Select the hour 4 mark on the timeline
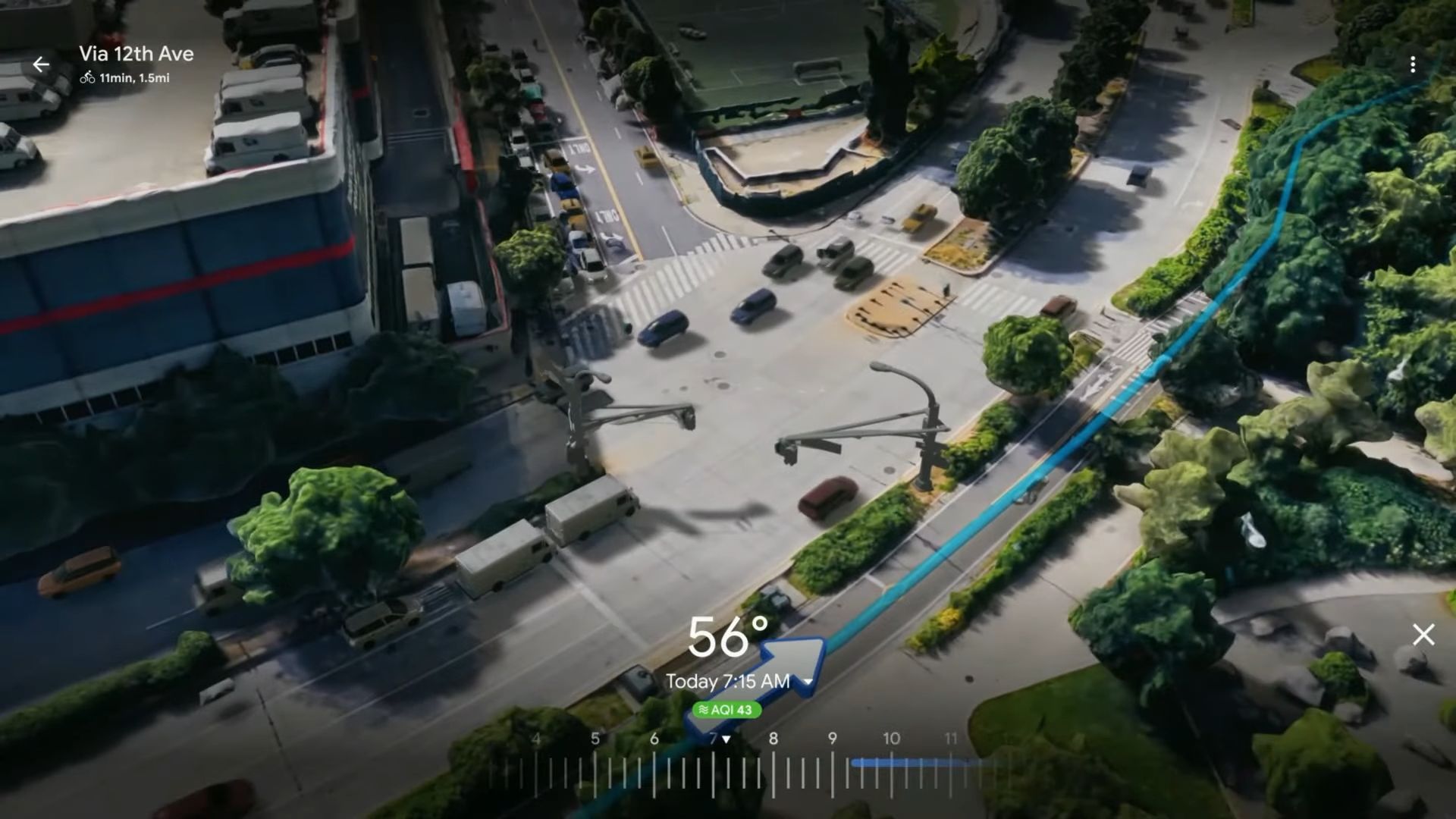Image resolution: width=1456 pixels, height=819 pixels. coord(536,738)
